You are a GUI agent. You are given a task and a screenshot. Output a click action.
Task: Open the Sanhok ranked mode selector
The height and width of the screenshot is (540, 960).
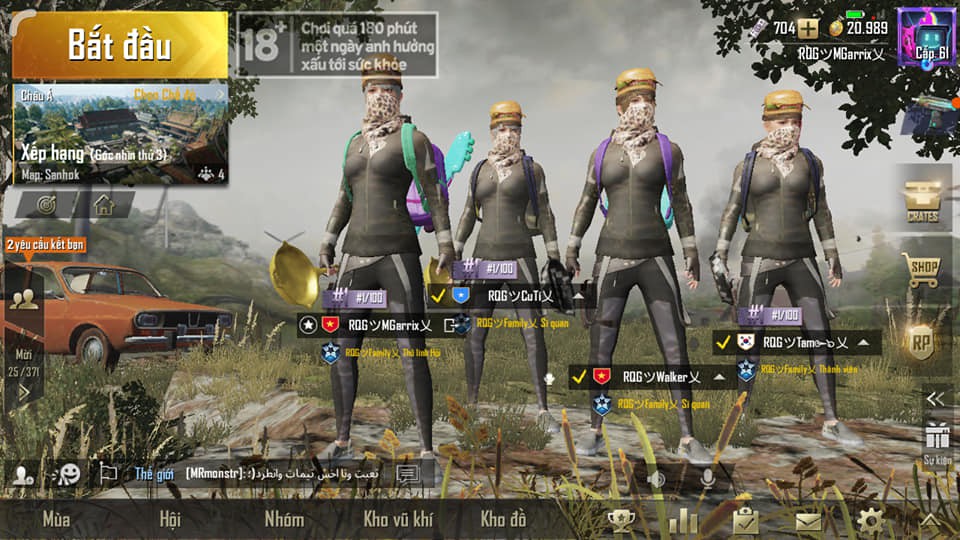[119, 135]
